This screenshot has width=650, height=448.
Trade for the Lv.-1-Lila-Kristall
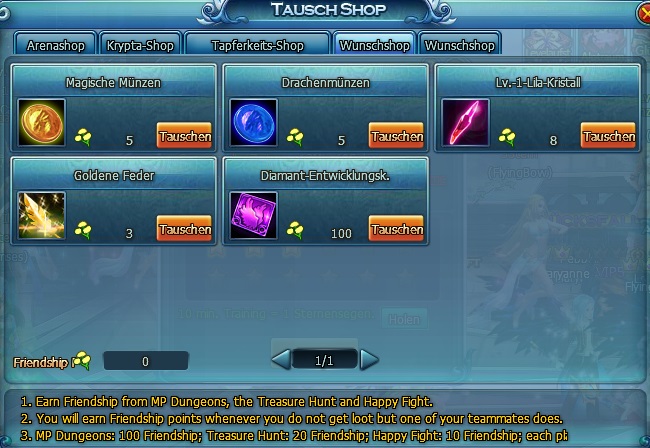click(x=608, y=136)
